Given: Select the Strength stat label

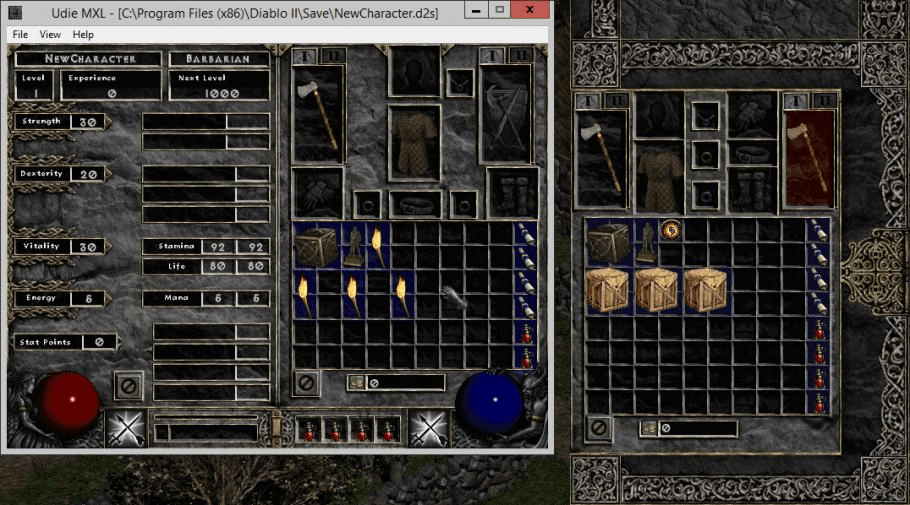Looking at the screenshot, I should click(x=42, y=122).
